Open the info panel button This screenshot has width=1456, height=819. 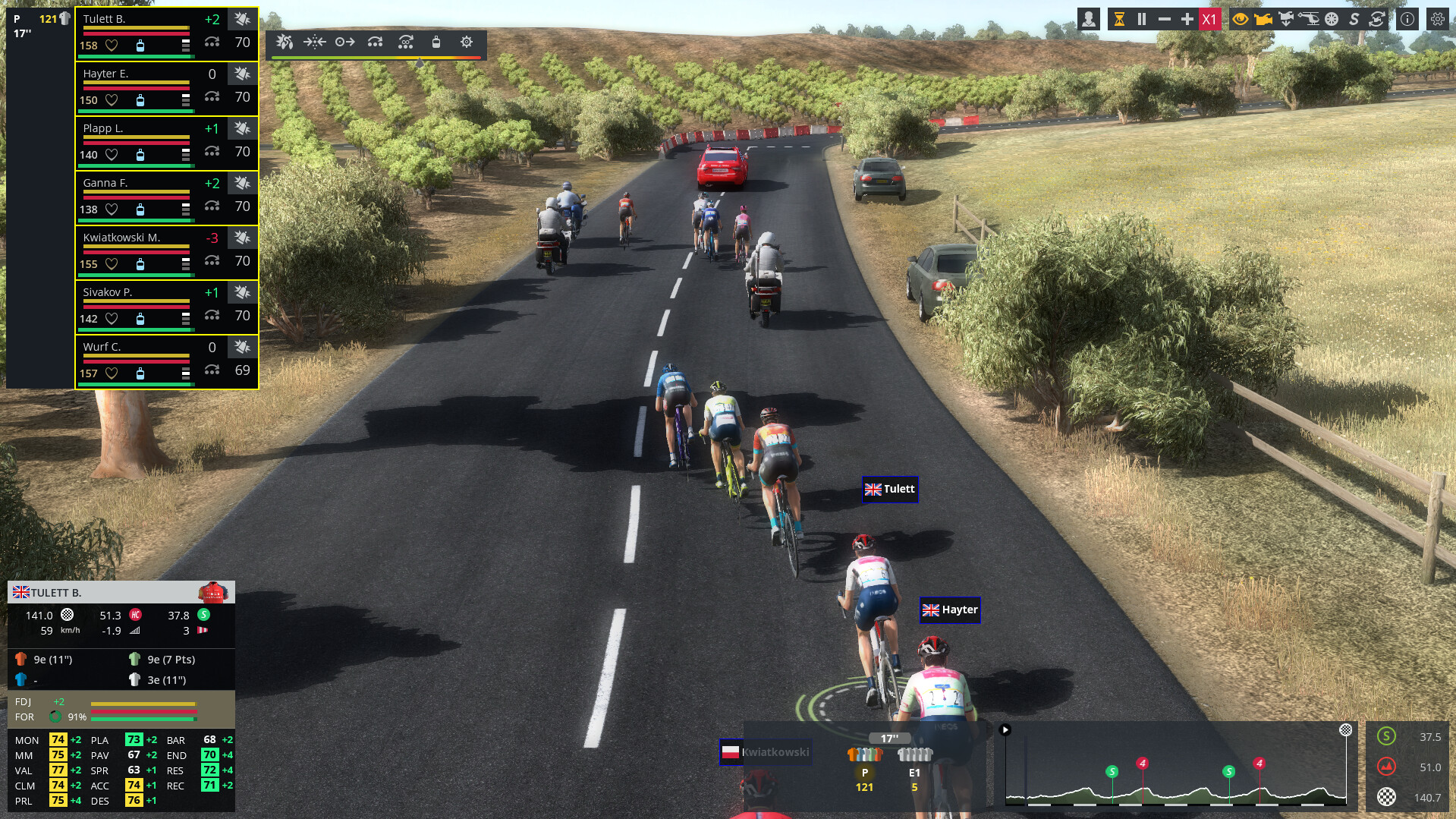point(1407,19)
